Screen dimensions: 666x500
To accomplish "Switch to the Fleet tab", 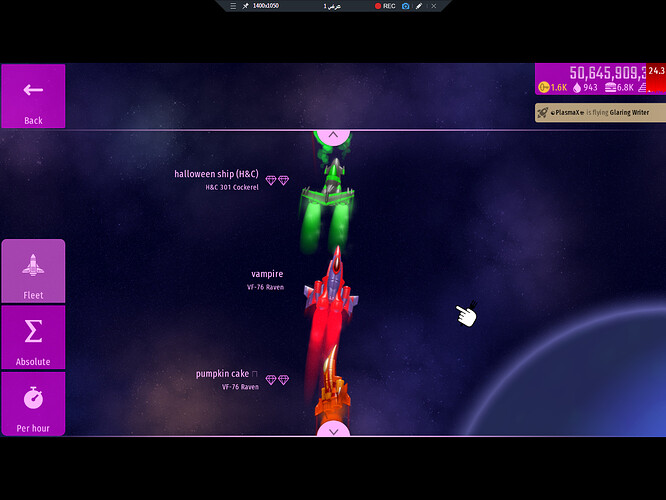I will (33, 271).
